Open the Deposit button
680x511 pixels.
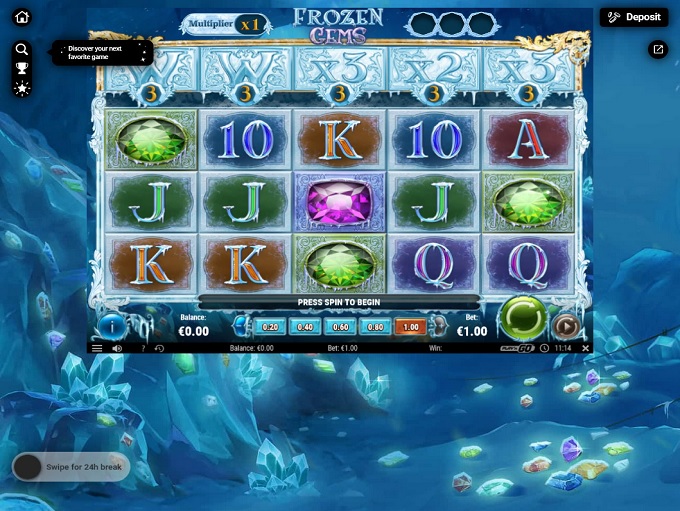point(634,17)
